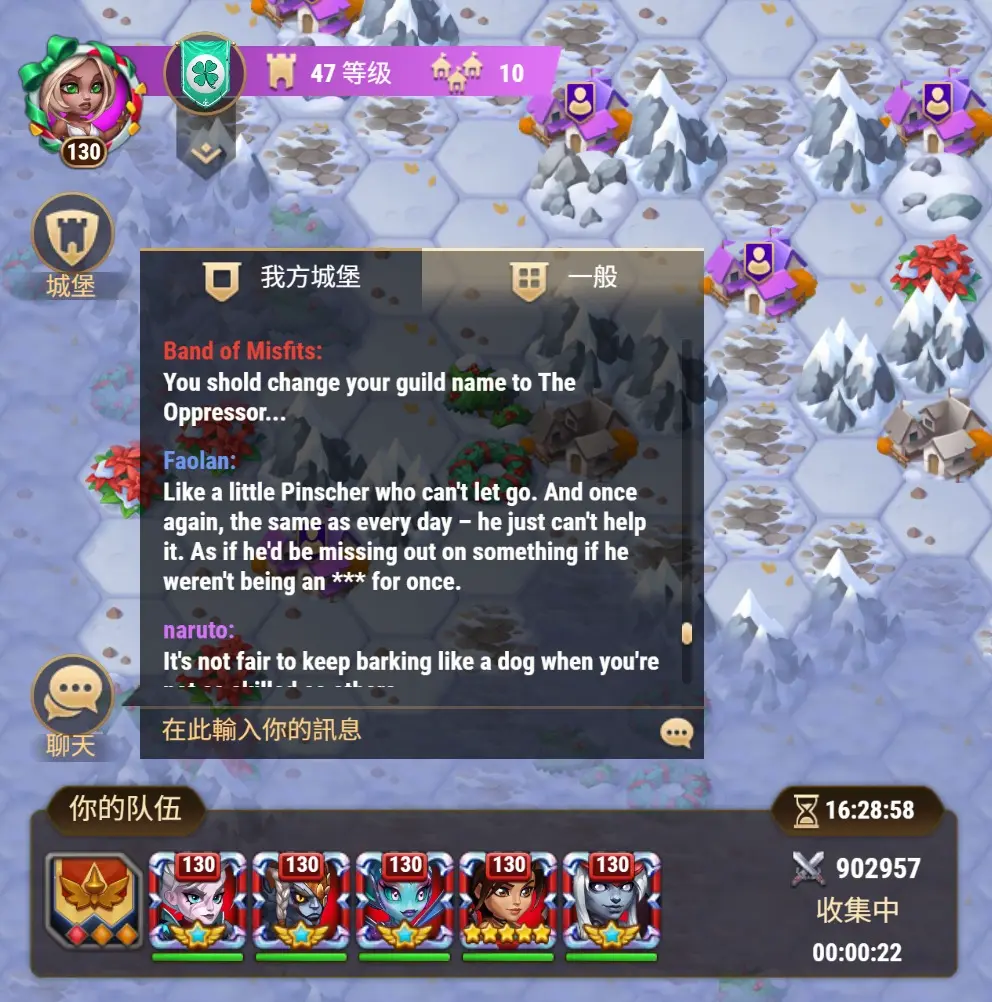Screen dimensions: 992x1002
Task: Click the chat window scrollbar handle
Action: point(686,633)
